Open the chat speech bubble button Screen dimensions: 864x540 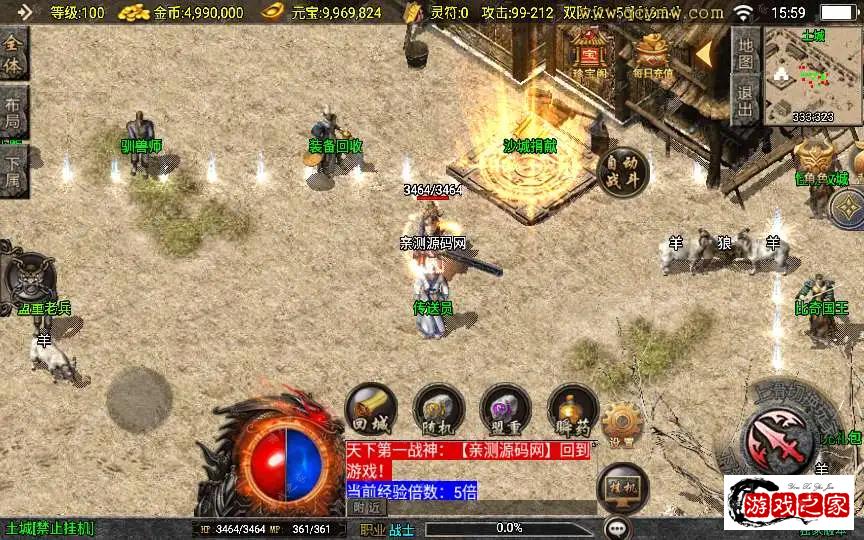click(x=618, y=527)
